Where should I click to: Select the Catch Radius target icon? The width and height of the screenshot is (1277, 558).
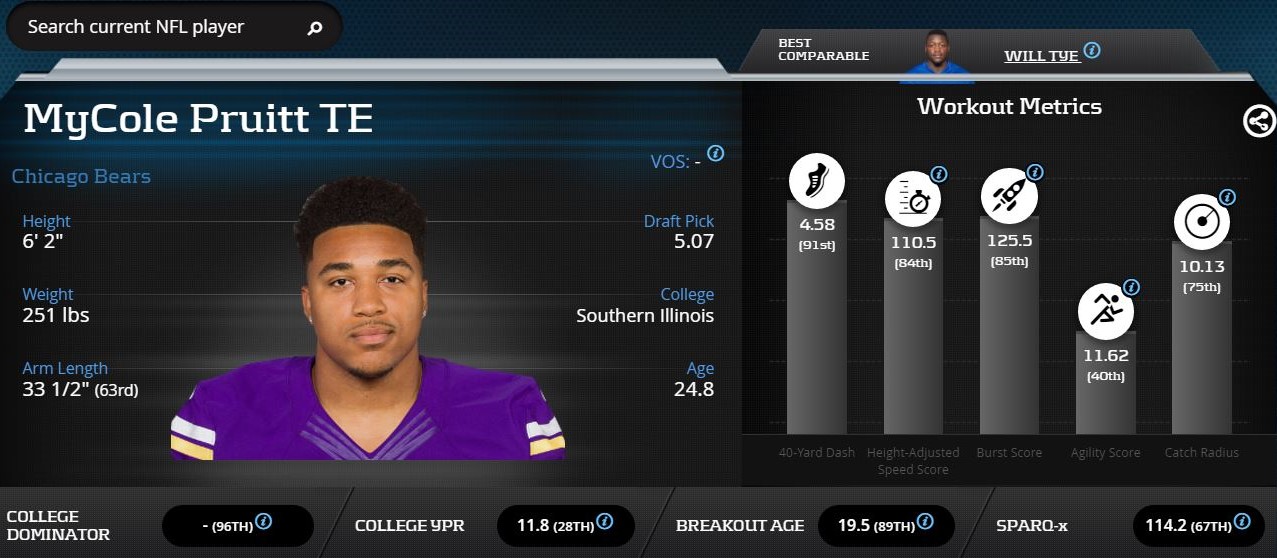(x=1201, y=223)
